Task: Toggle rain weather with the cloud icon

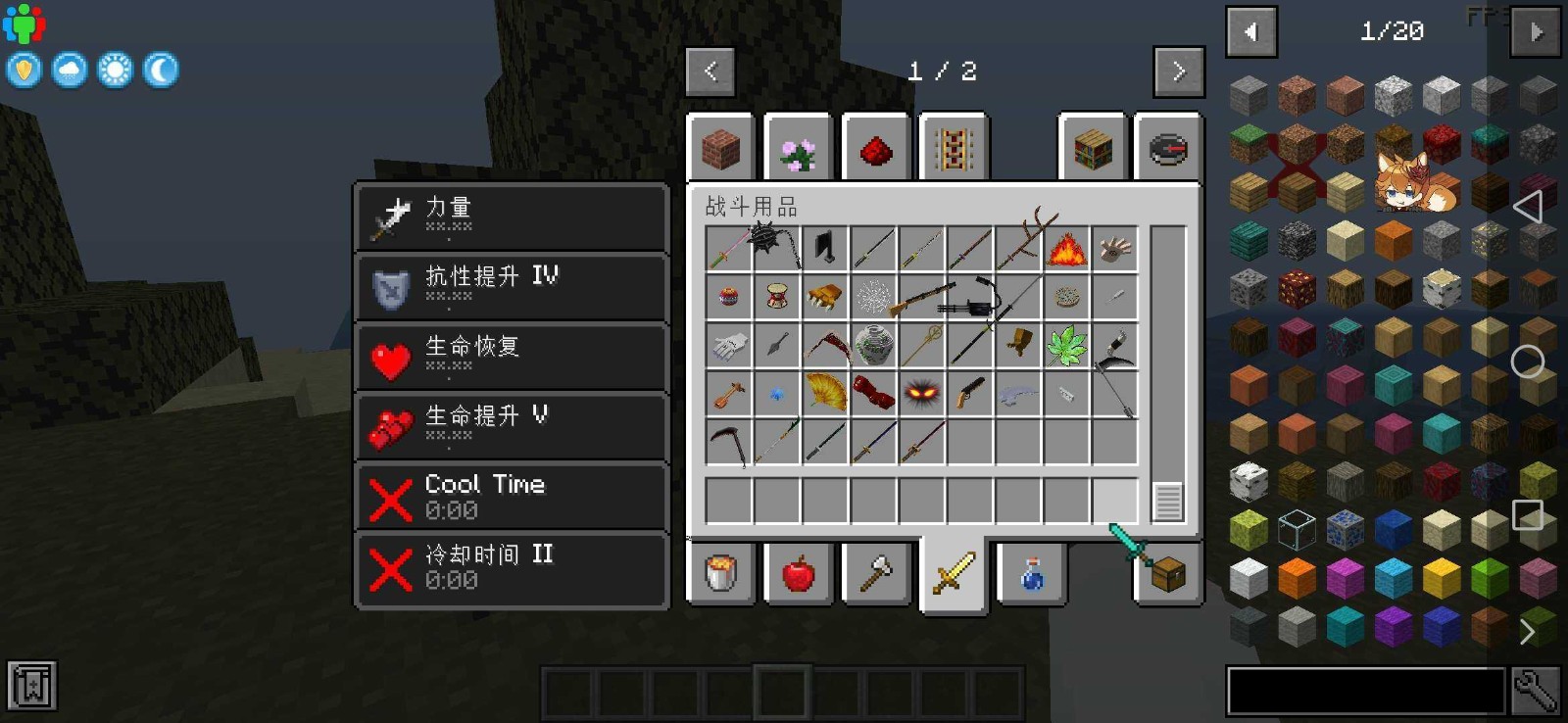Action: pyautogui.click(x=69, y=70)
